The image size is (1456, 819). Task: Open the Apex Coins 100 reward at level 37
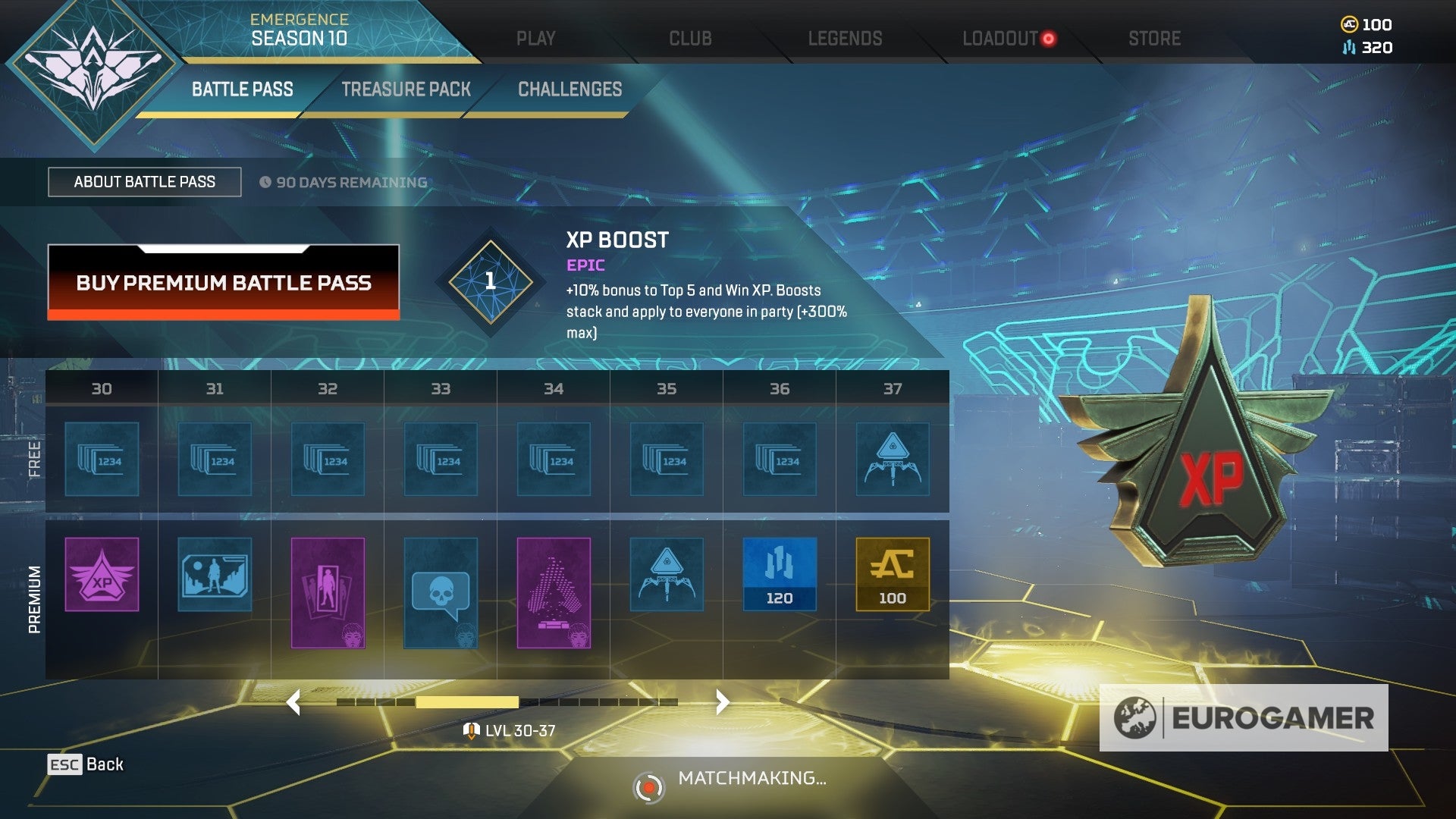892,574
